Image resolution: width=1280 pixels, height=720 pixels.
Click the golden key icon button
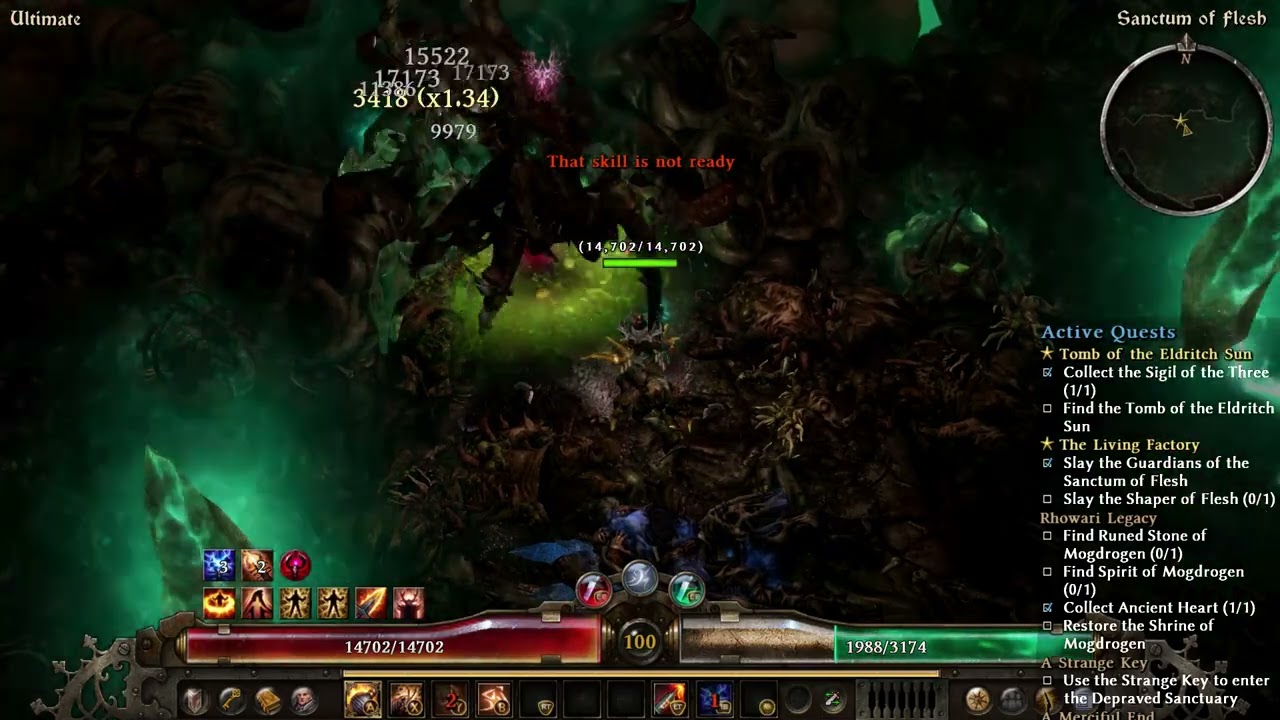[231, 700]
